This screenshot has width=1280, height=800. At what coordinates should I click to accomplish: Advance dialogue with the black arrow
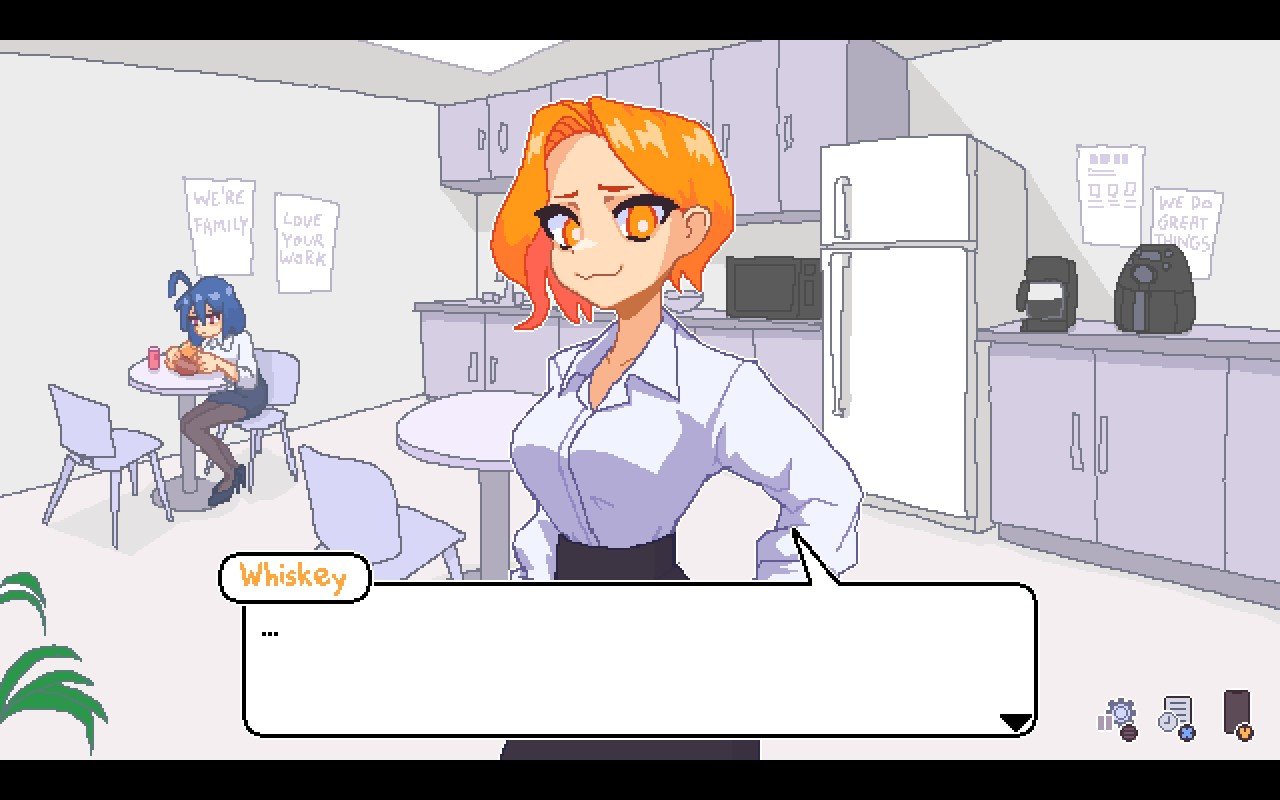[1016, 722]
